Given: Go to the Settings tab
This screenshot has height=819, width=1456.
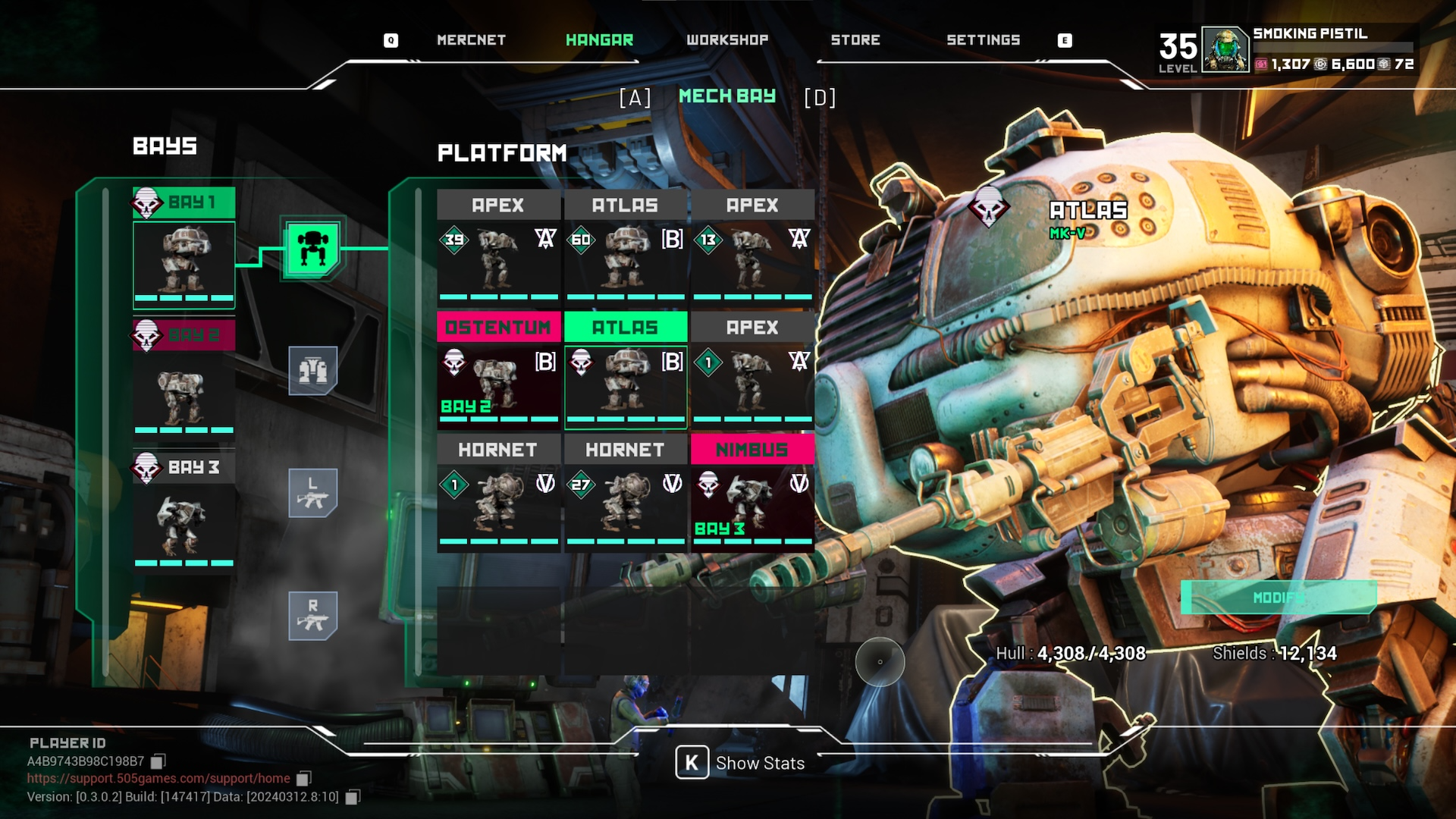Looking at the screenshot, I should tap(983, 40).
